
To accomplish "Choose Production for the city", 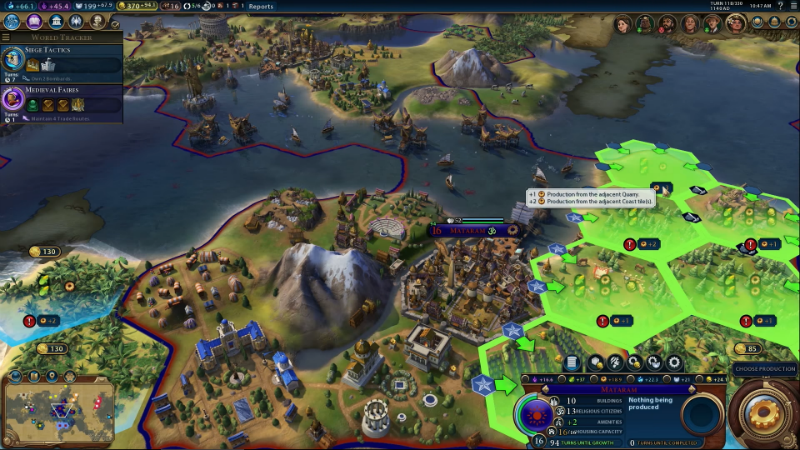I will pyautogui.click(x=765, y=369).
